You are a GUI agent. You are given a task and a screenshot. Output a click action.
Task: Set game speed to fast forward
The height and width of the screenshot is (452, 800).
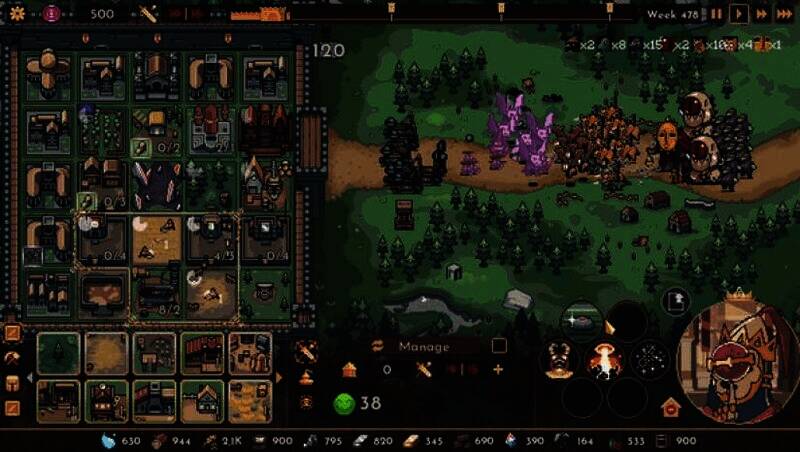click(x=762, y=14)
